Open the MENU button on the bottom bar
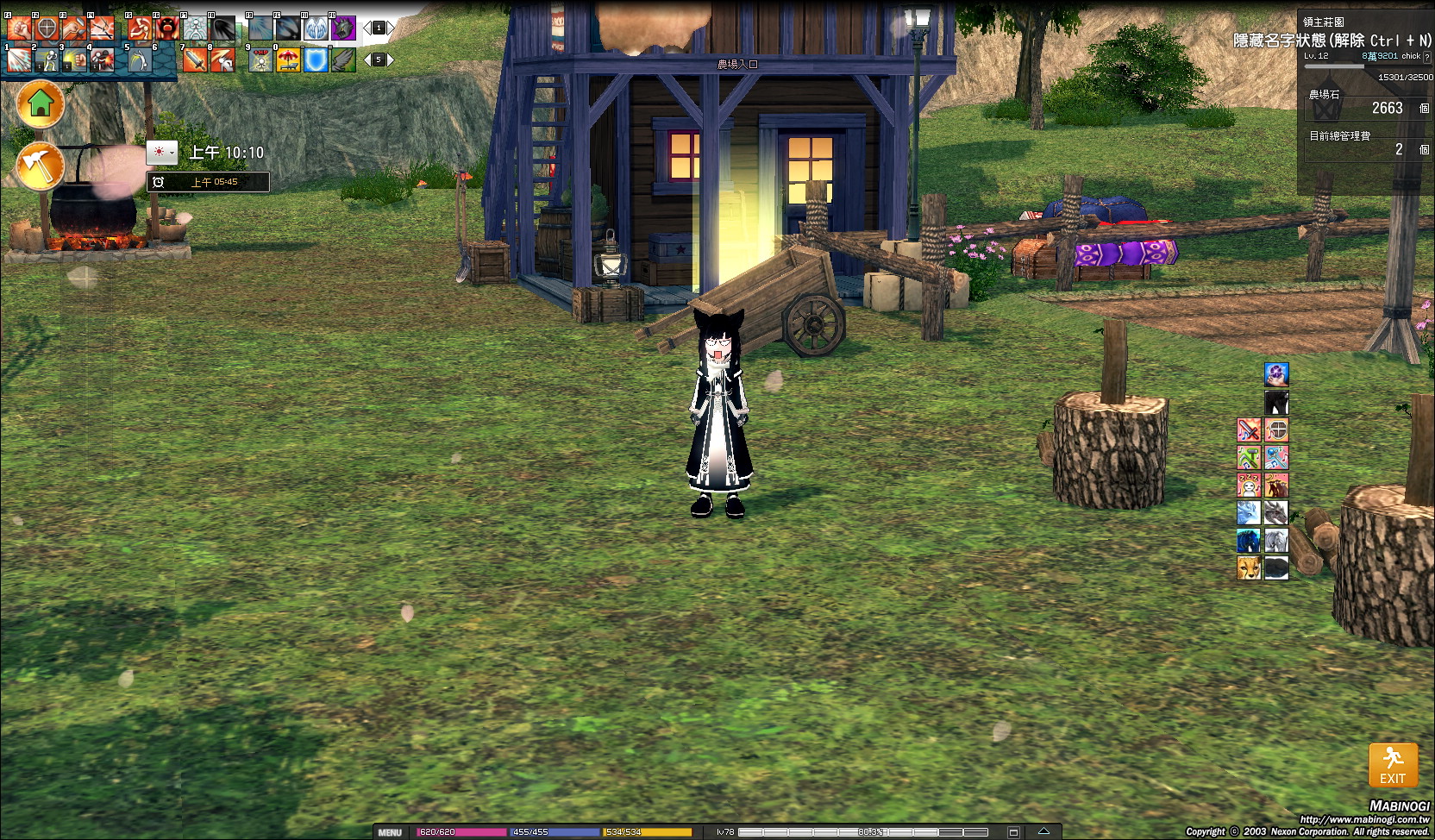Viewport: 1435px width, 840px height. click(x=390, y=832)
